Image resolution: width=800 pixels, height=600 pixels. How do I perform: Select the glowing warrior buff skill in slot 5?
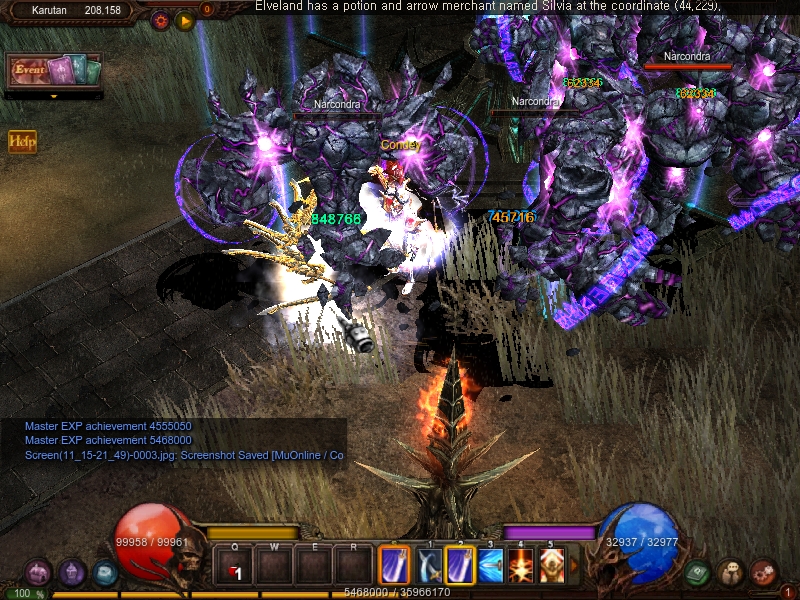point(550,567)
